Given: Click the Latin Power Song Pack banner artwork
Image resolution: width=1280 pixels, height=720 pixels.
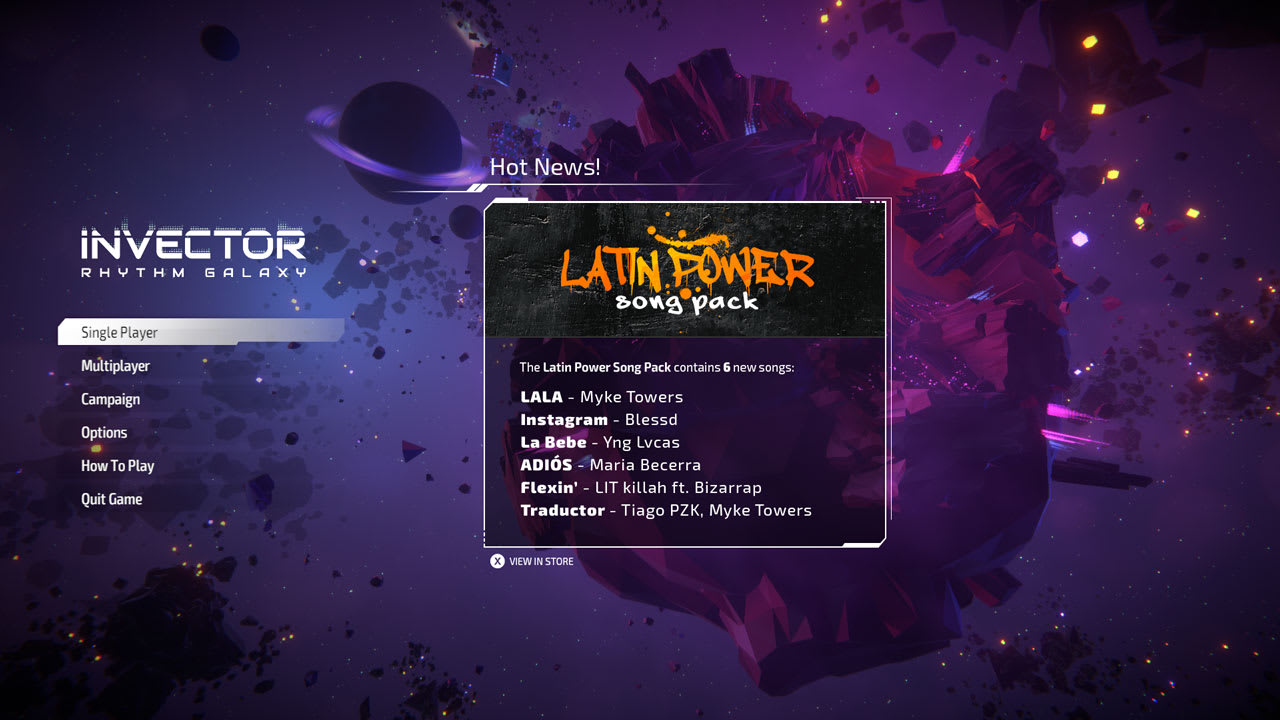Looking at the screenshot, I should [687, 270].
